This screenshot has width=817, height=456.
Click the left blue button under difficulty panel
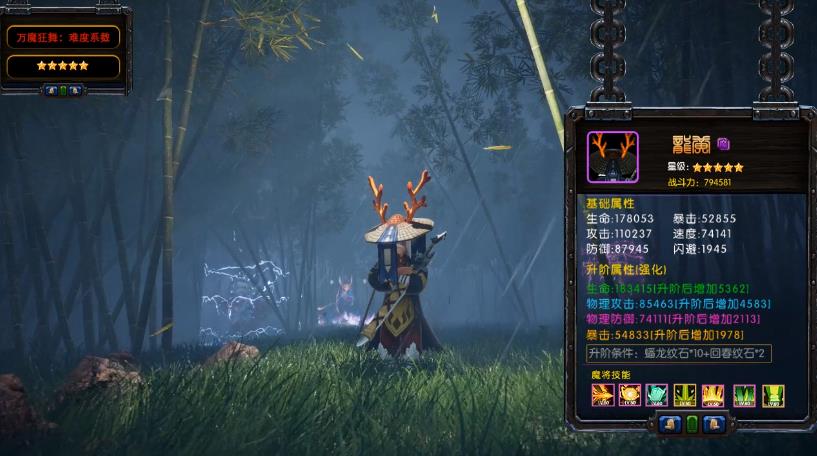[x=51, y=90]
